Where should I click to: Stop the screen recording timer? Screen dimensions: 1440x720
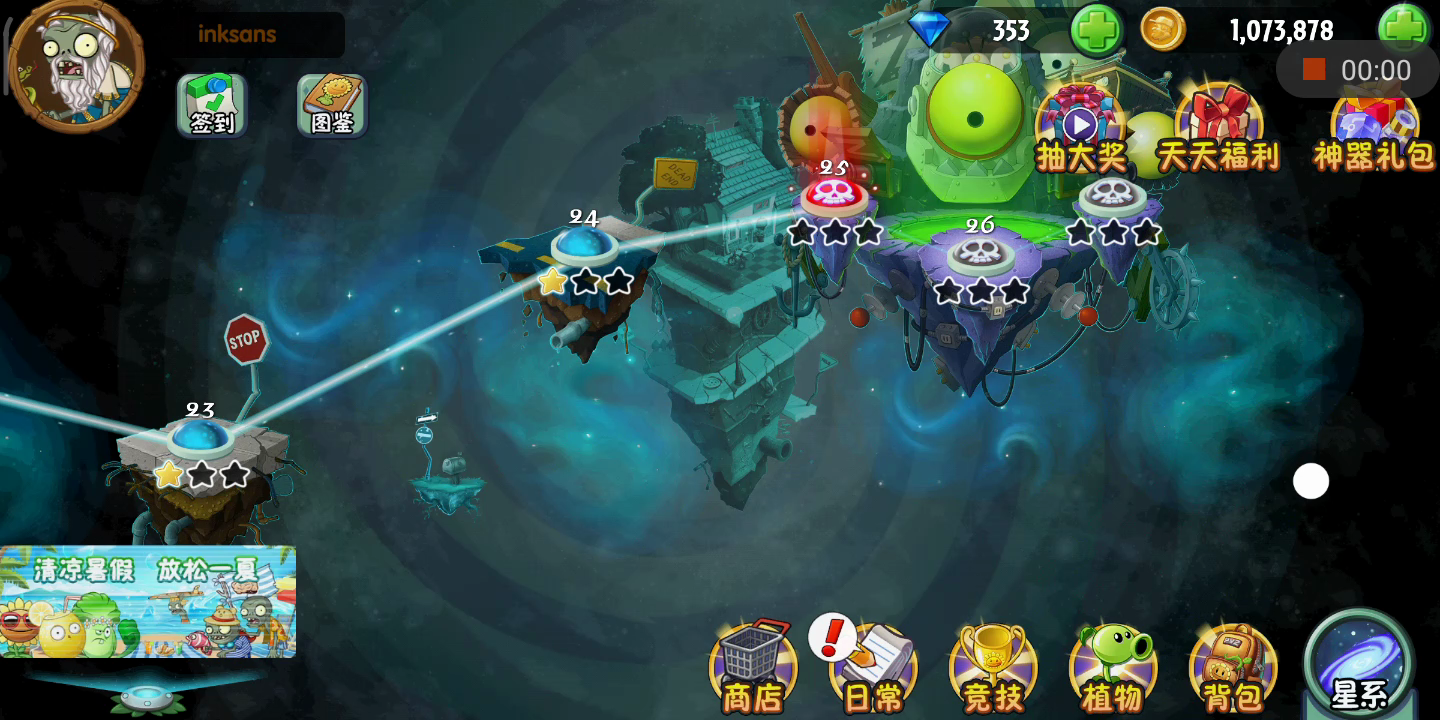coord(1314,69)
